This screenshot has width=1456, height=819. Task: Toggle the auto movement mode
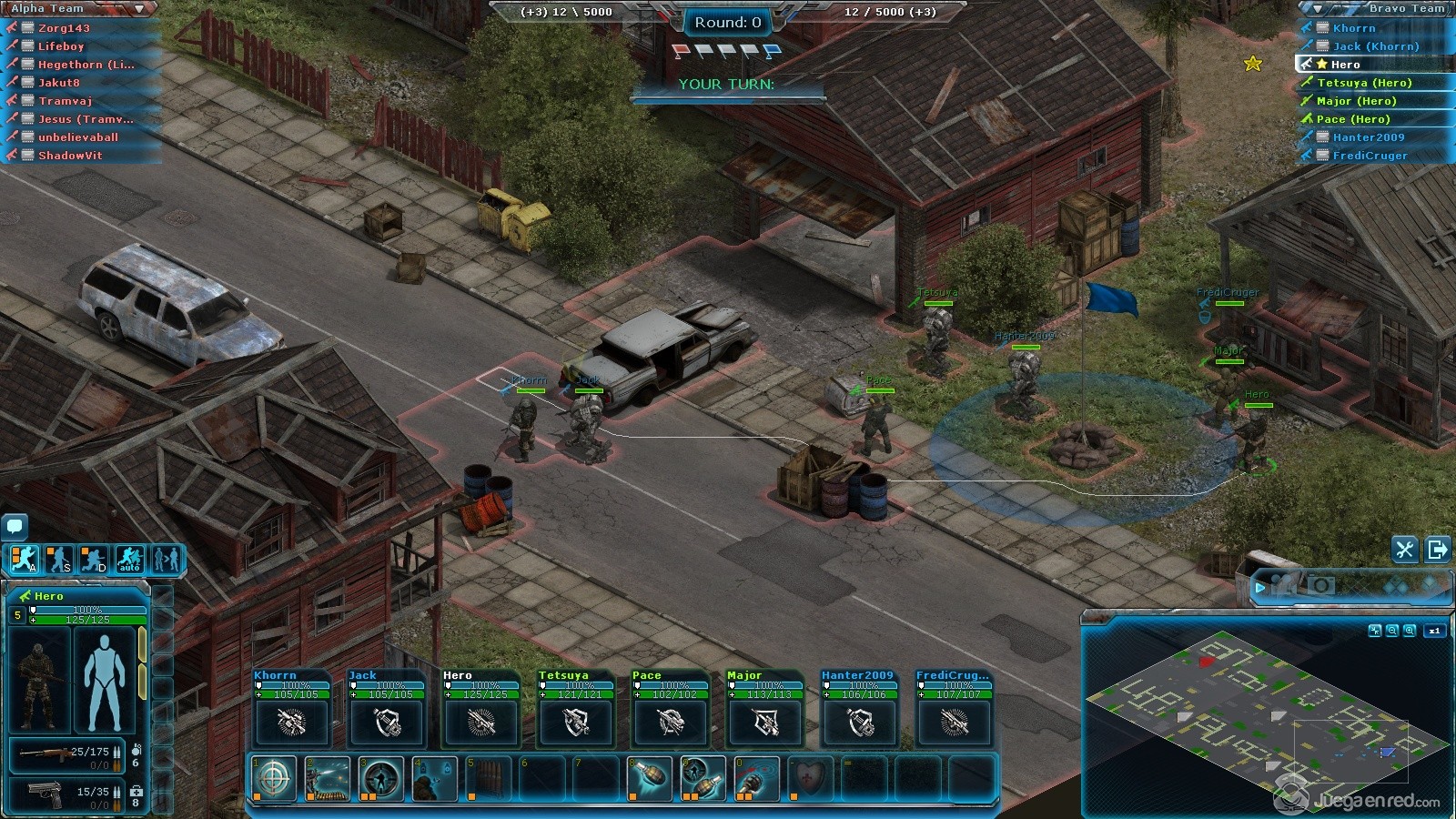coord(129,559)
